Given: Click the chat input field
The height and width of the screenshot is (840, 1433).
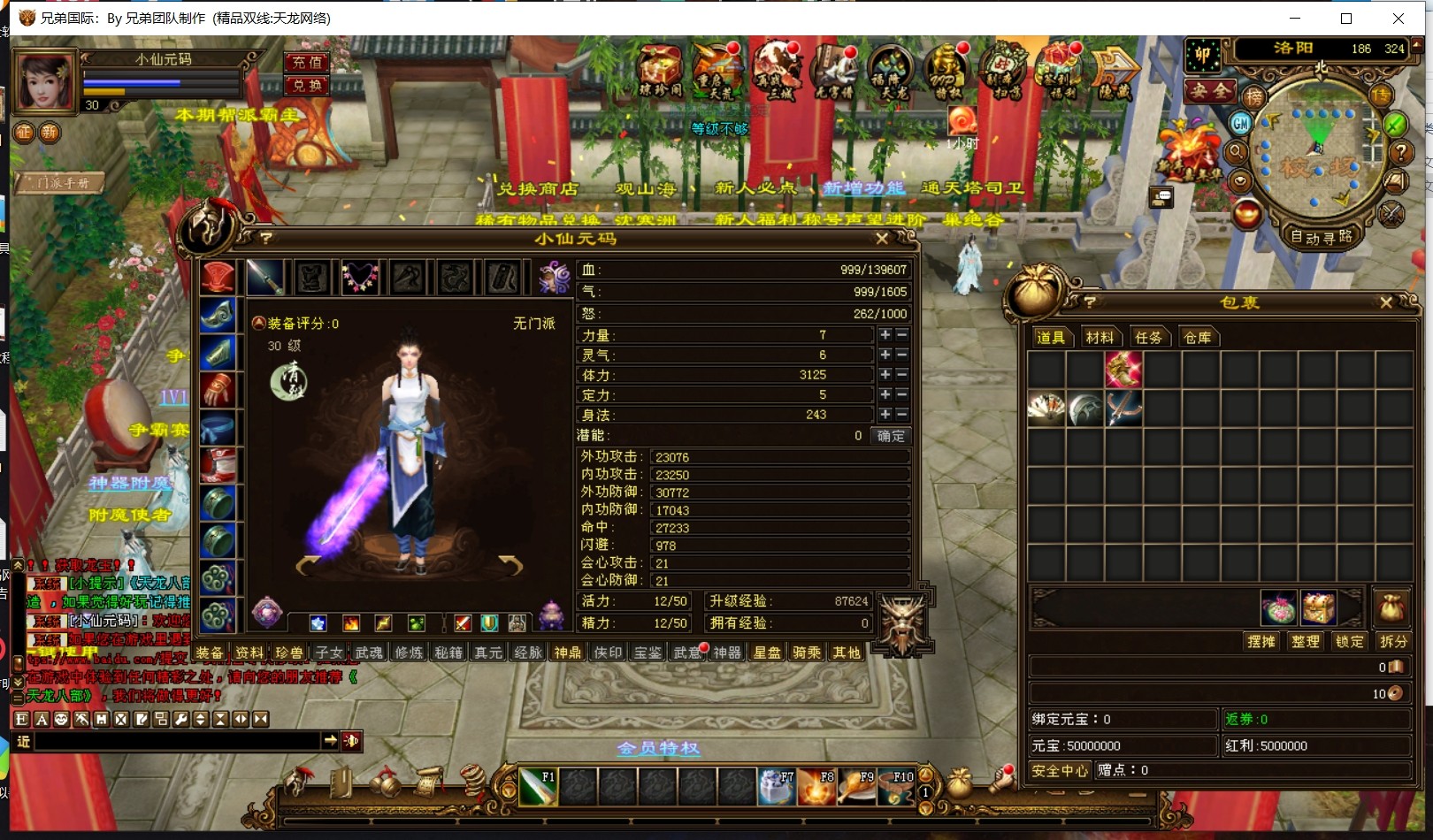Looking at the screenshot, I should (x=177, y=741).
